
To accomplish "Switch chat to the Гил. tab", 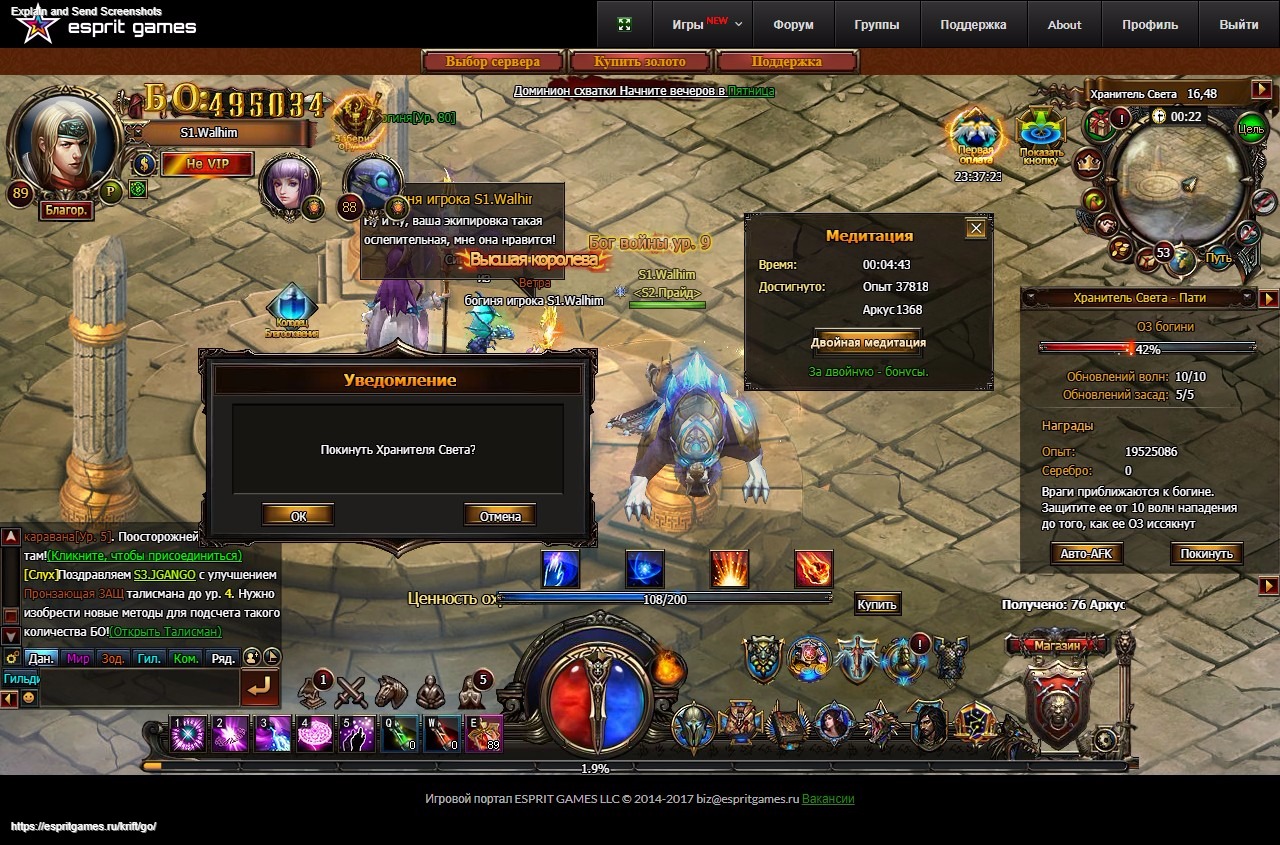I will [x=149, y=658].
